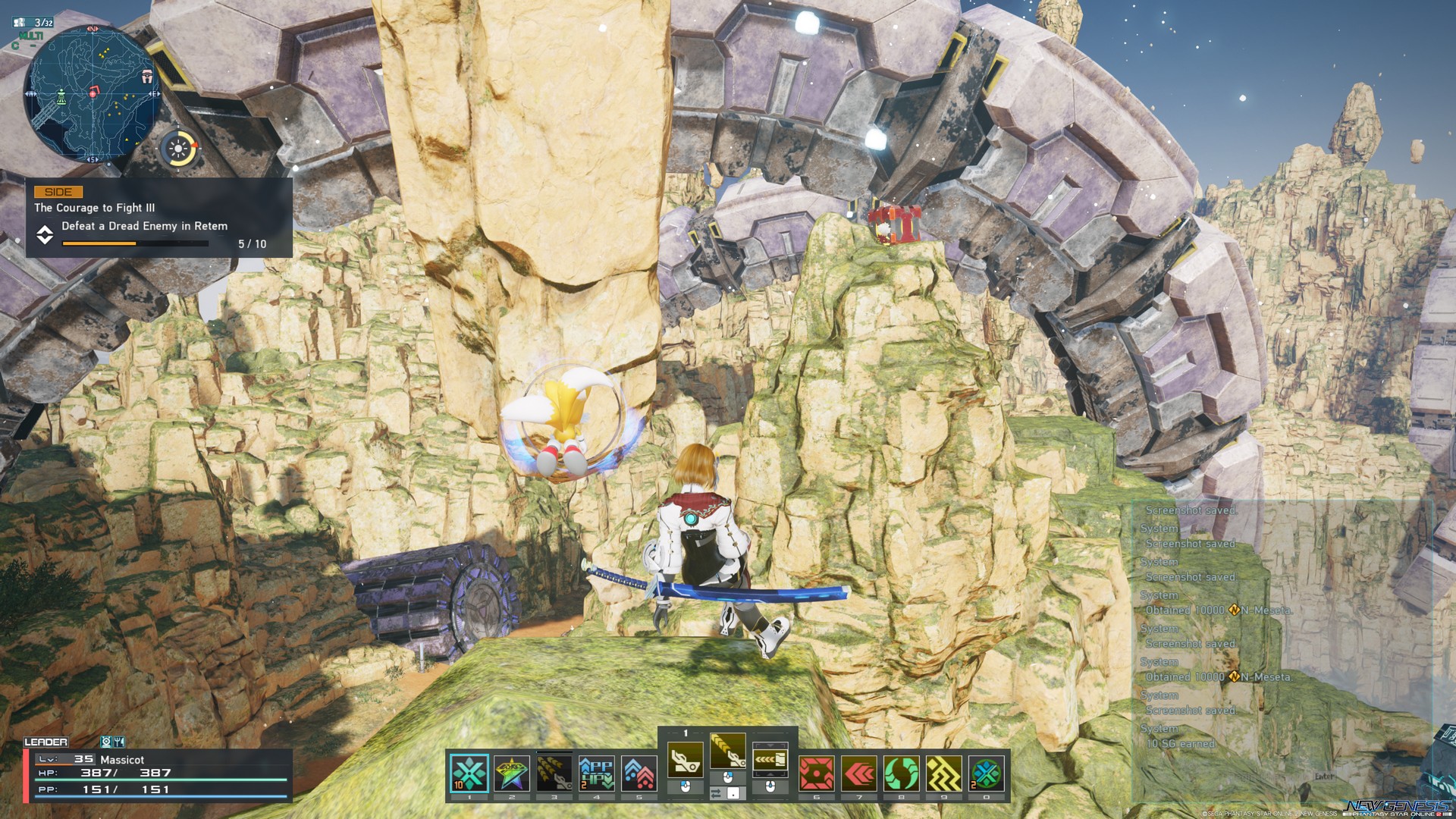Trigger the red burst skill in slot 6

(817, 772)
